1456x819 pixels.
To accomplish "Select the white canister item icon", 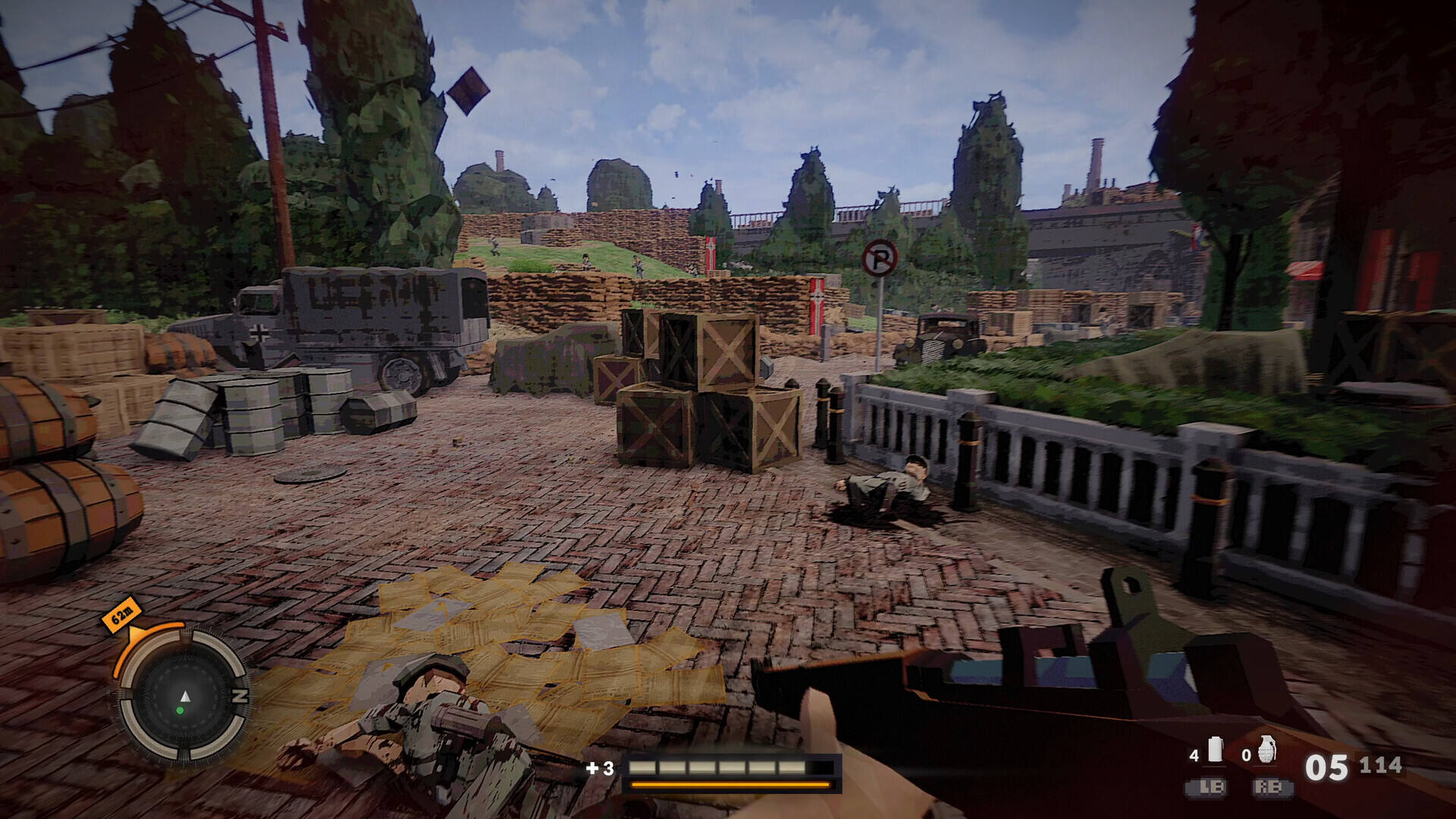I will (x=1216, y=749).
